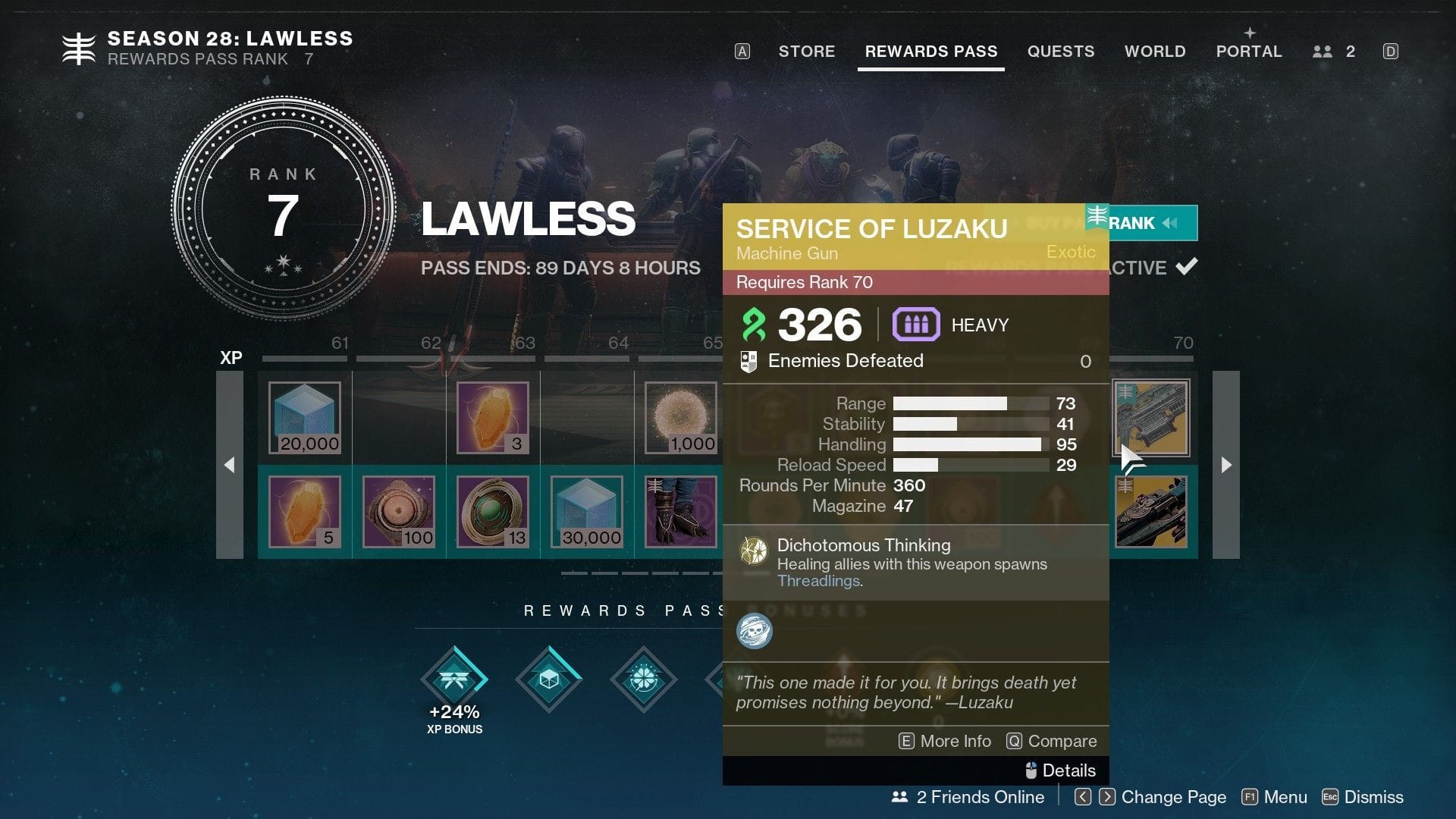Open the Store tab
Image resolution: width=1456 pixels, height=819 pixels.
pos(806,52)
